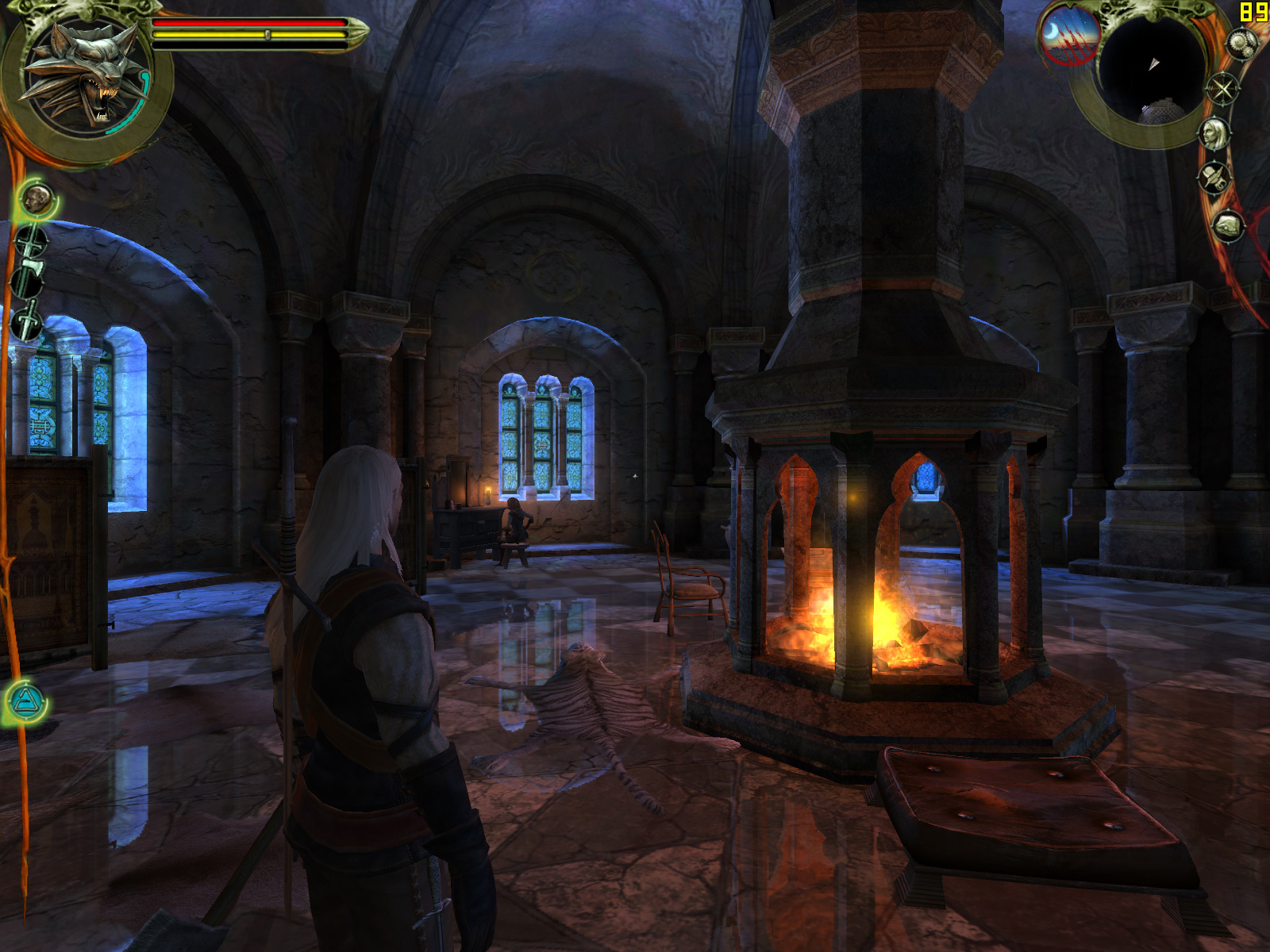
Task: Select the glowing stone head icon
Action: pyautogui.click(x=36, y=198)
